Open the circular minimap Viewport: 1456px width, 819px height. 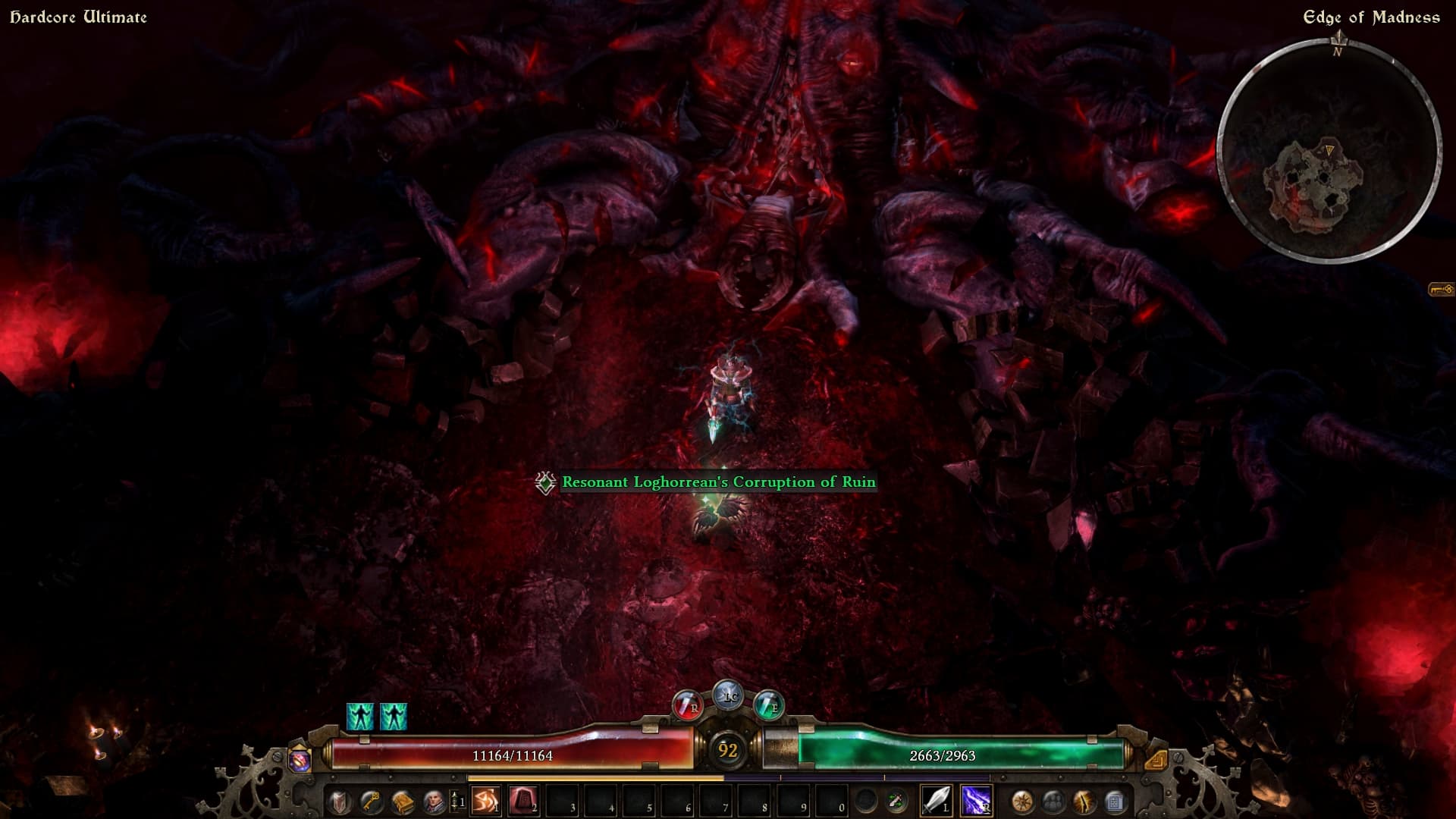[1329, 150]
